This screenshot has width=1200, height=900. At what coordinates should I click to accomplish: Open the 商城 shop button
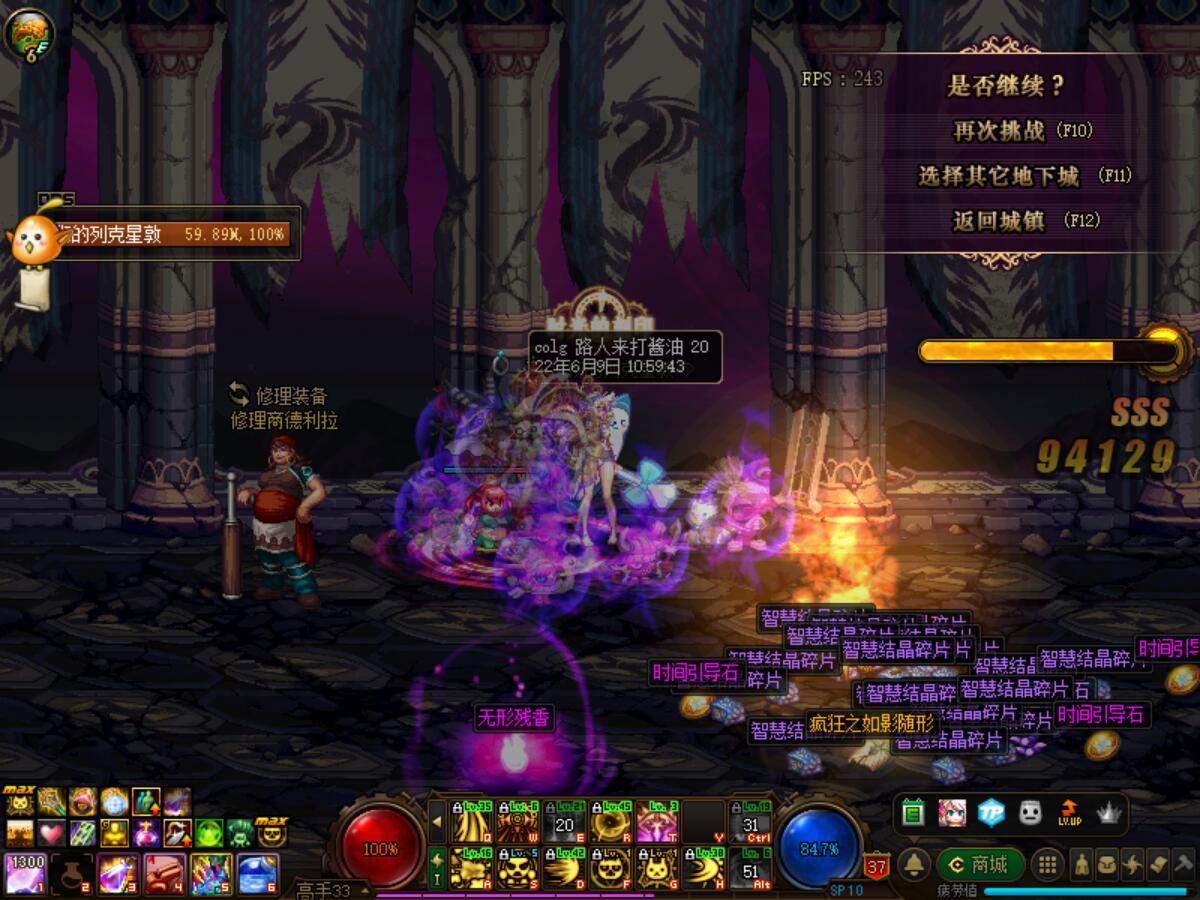tap(981, 865)
